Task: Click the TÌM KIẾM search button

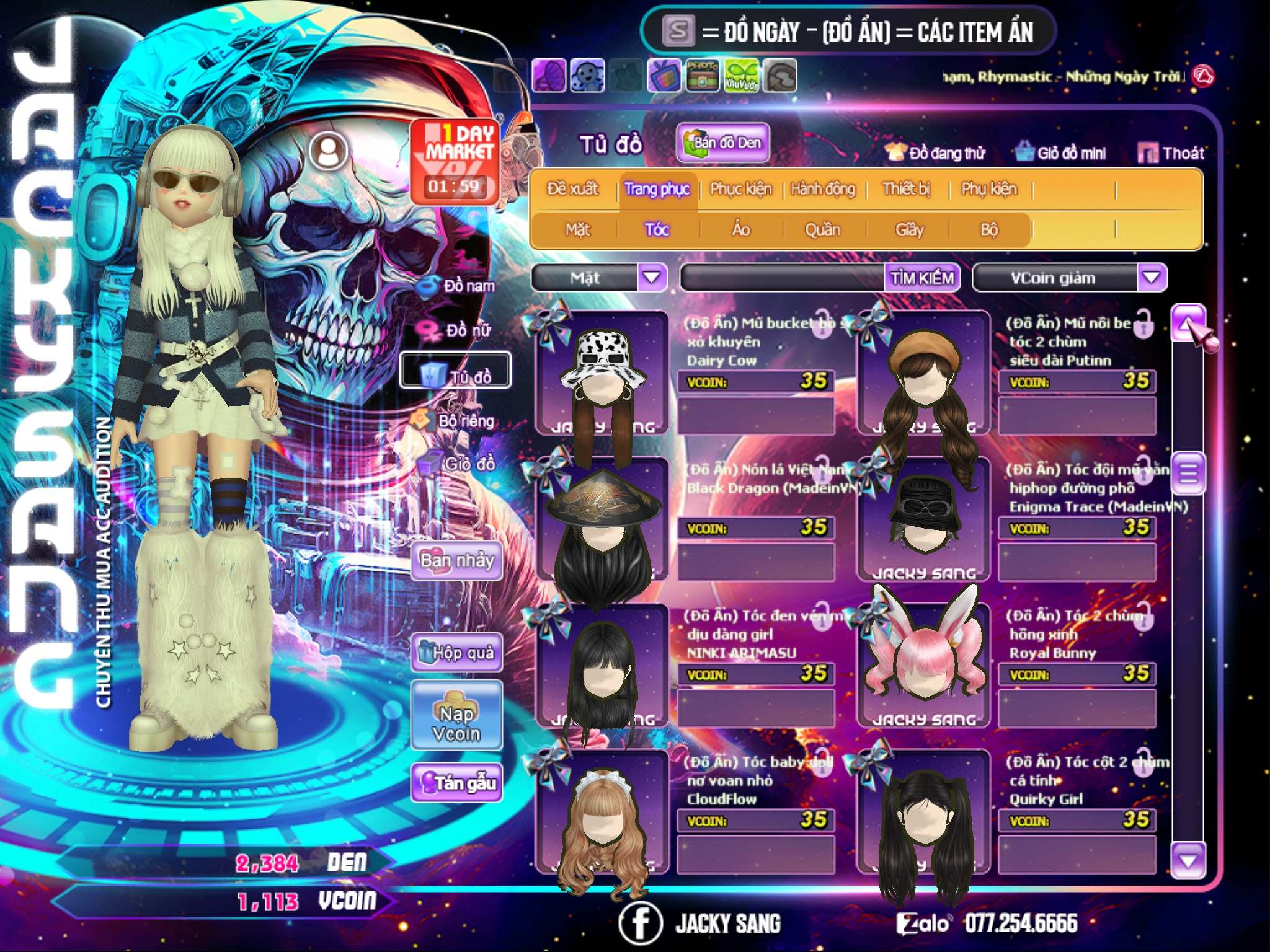Action: click(922, 278)
